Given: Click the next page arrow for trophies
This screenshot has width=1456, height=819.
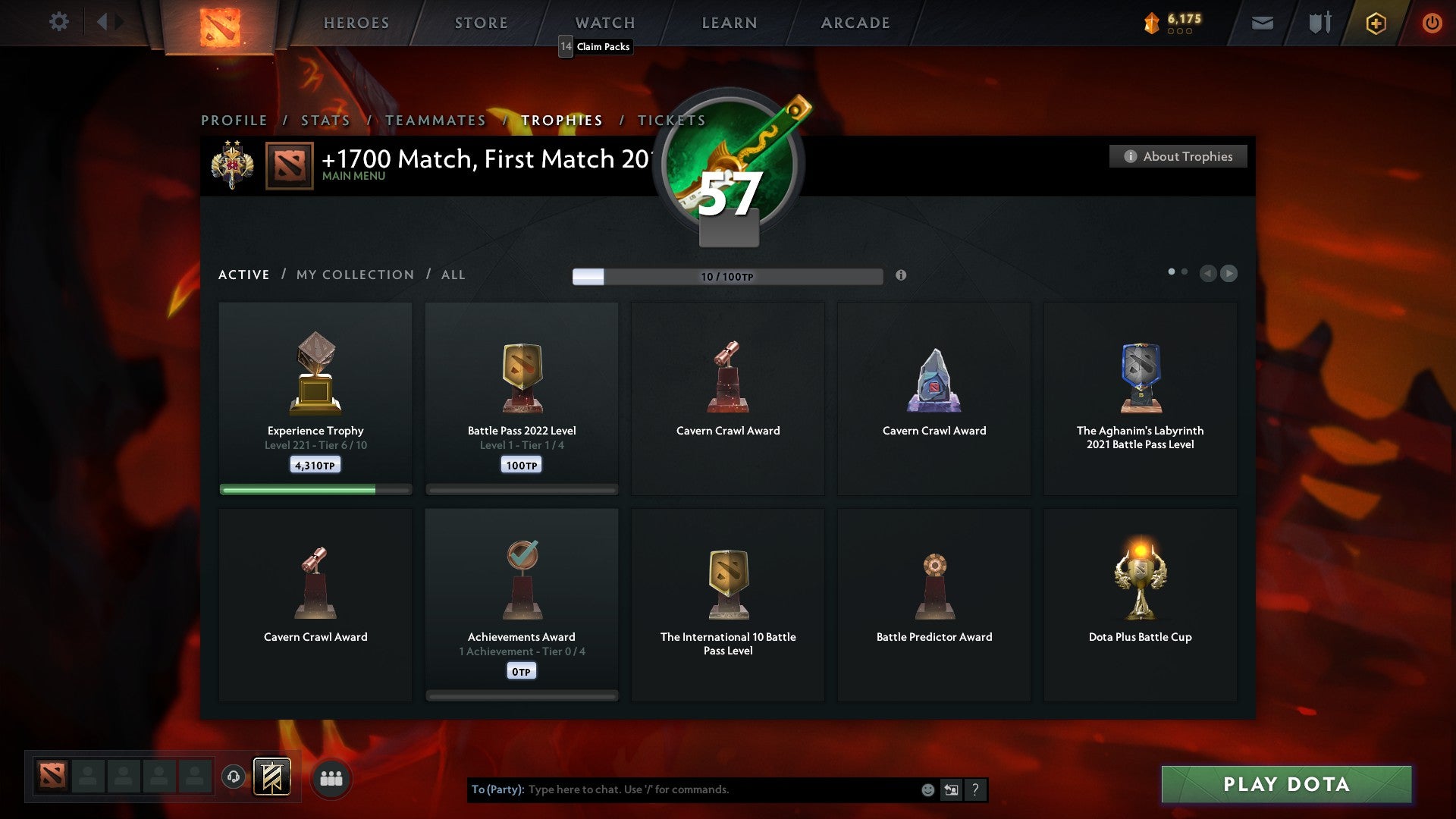Looking at the screenshot, I should pyautogui.click(x=1230, y=274).
